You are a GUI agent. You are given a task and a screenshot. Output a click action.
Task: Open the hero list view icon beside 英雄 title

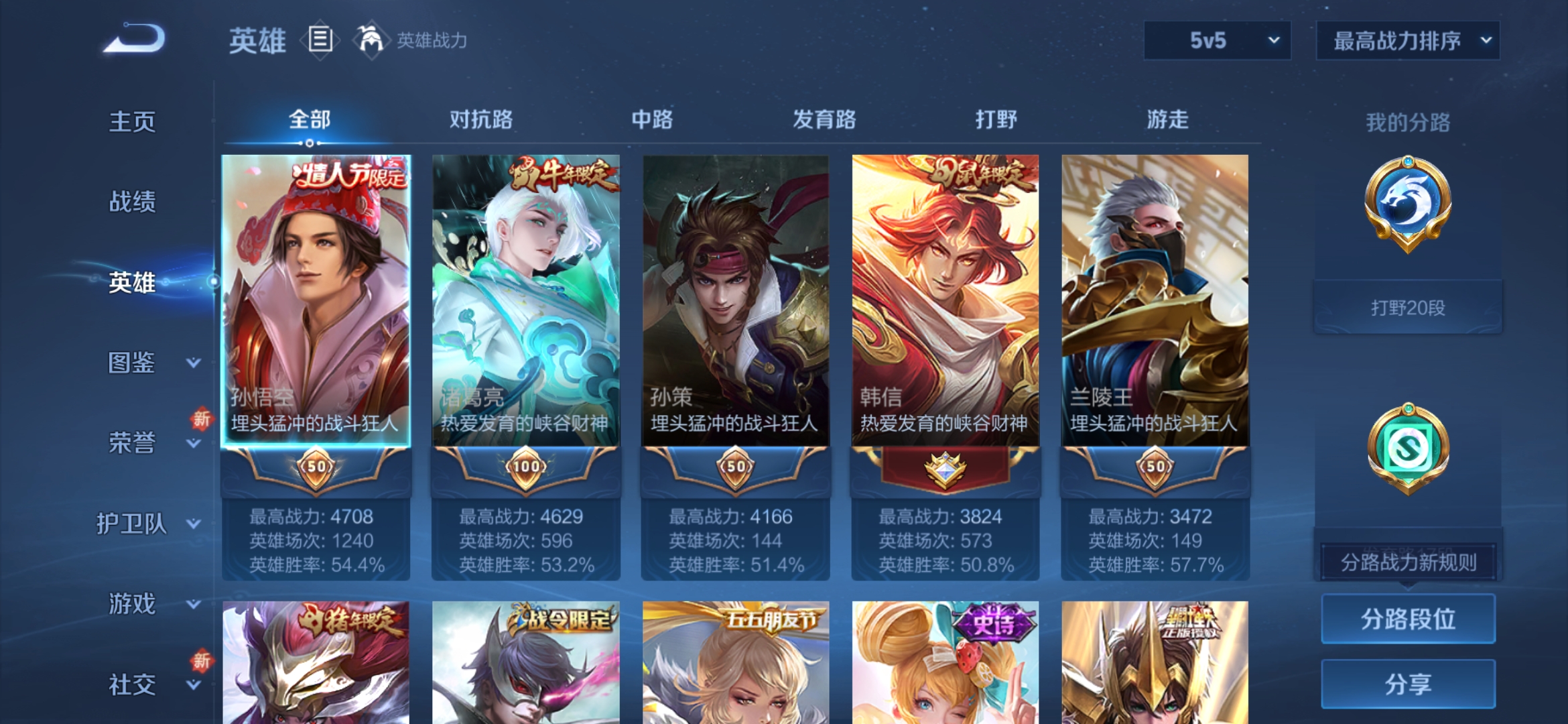[x=320, y=40]
